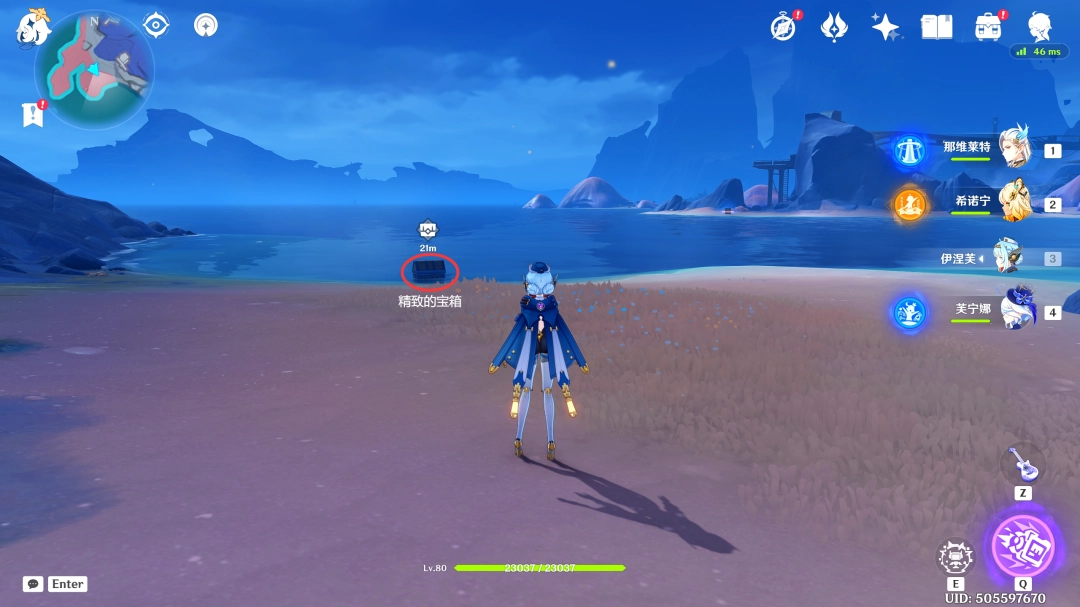
Task: Open the quest log bookmark icon
Action: click(x=33, y=115)
